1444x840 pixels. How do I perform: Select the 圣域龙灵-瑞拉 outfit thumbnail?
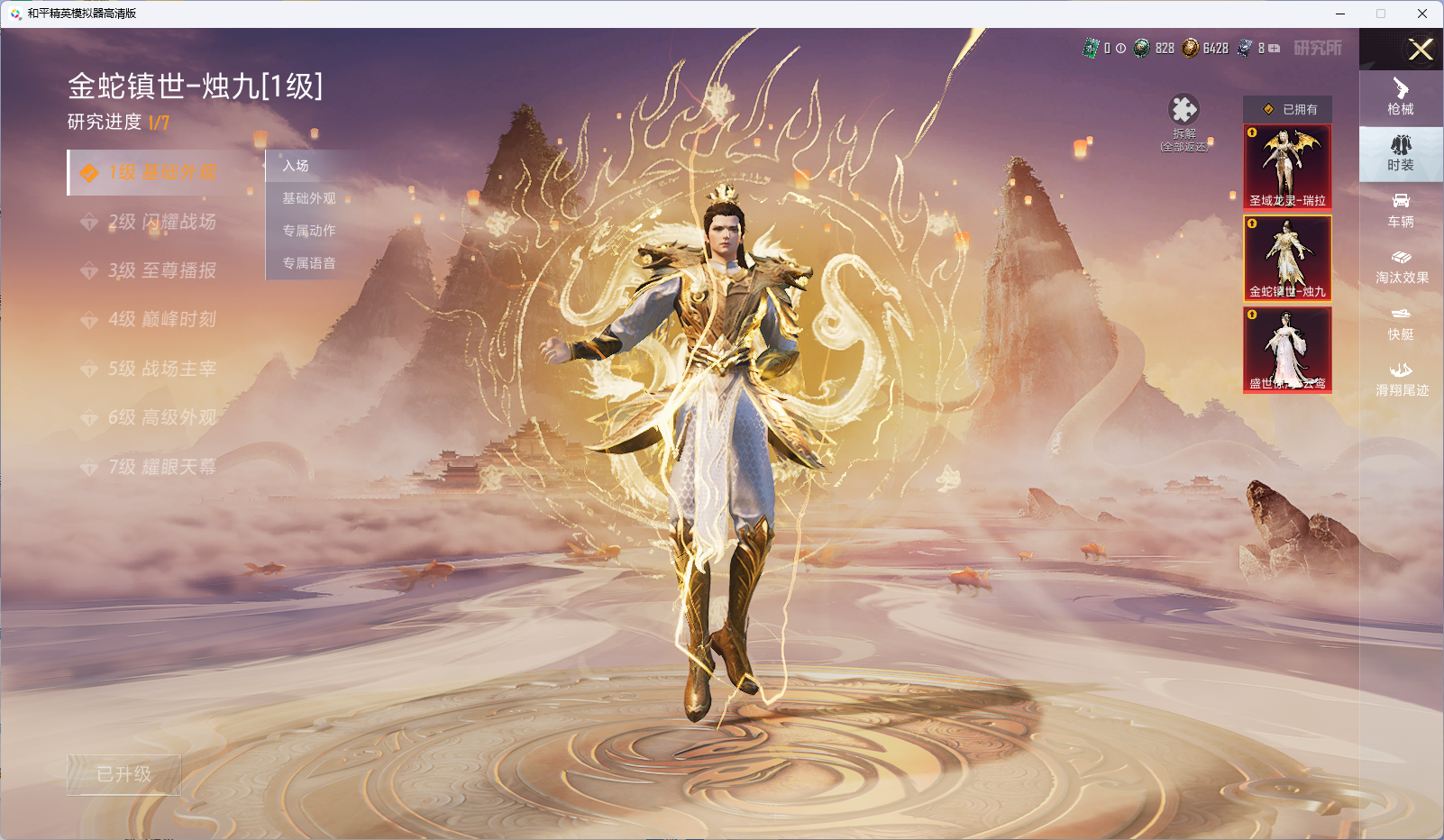point(1287,167)
